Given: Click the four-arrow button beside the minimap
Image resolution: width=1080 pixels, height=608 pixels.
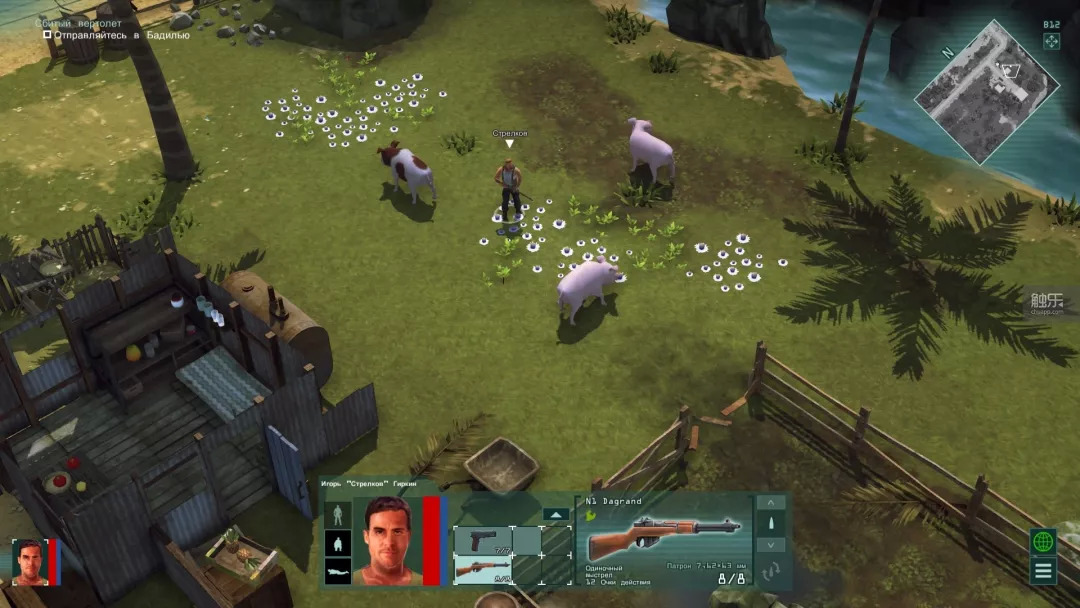Looking at the screenshot, I should pos(1051,41).
